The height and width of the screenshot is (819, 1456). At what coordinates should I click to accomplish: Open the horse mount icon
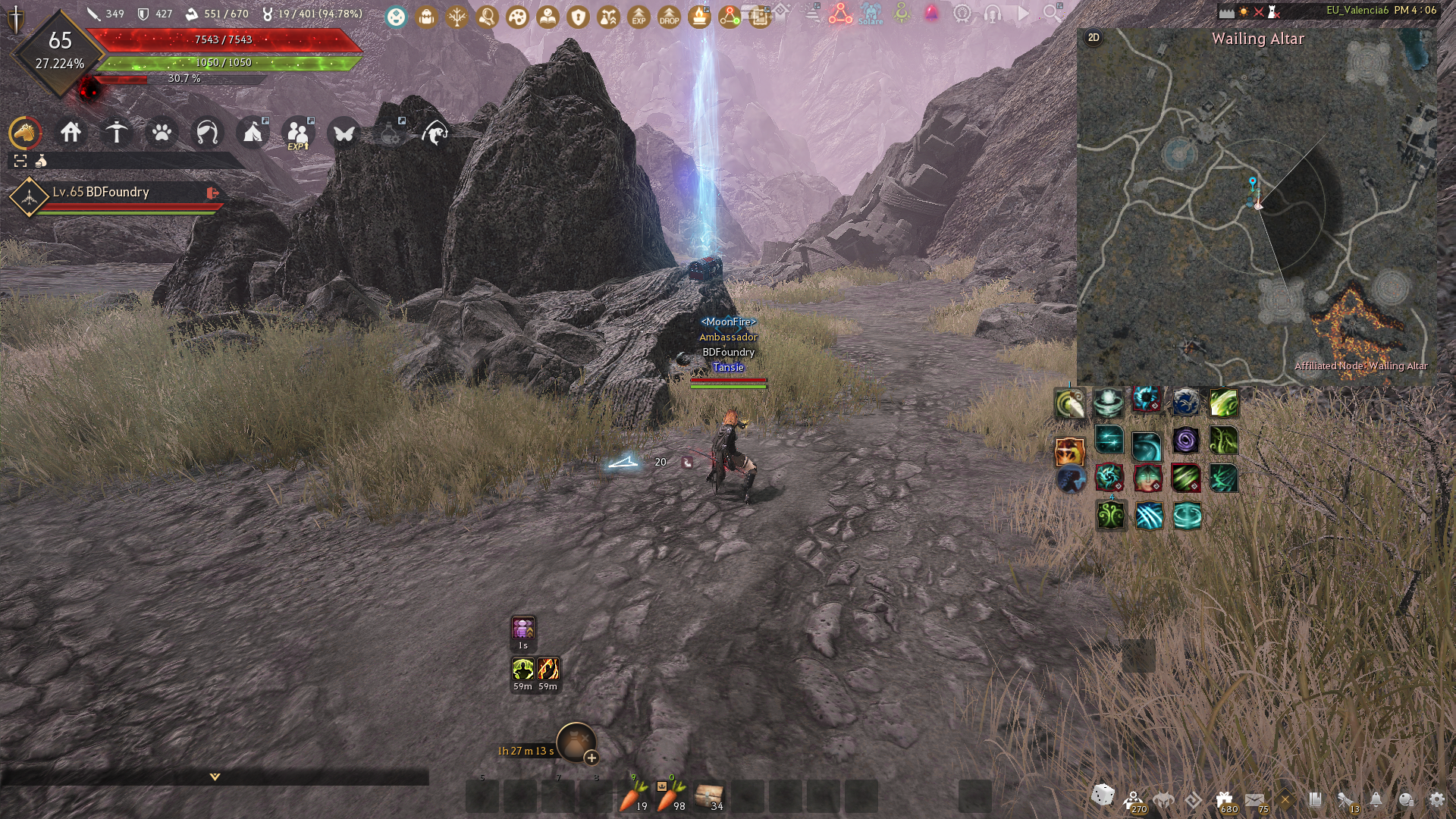[25, 133]
